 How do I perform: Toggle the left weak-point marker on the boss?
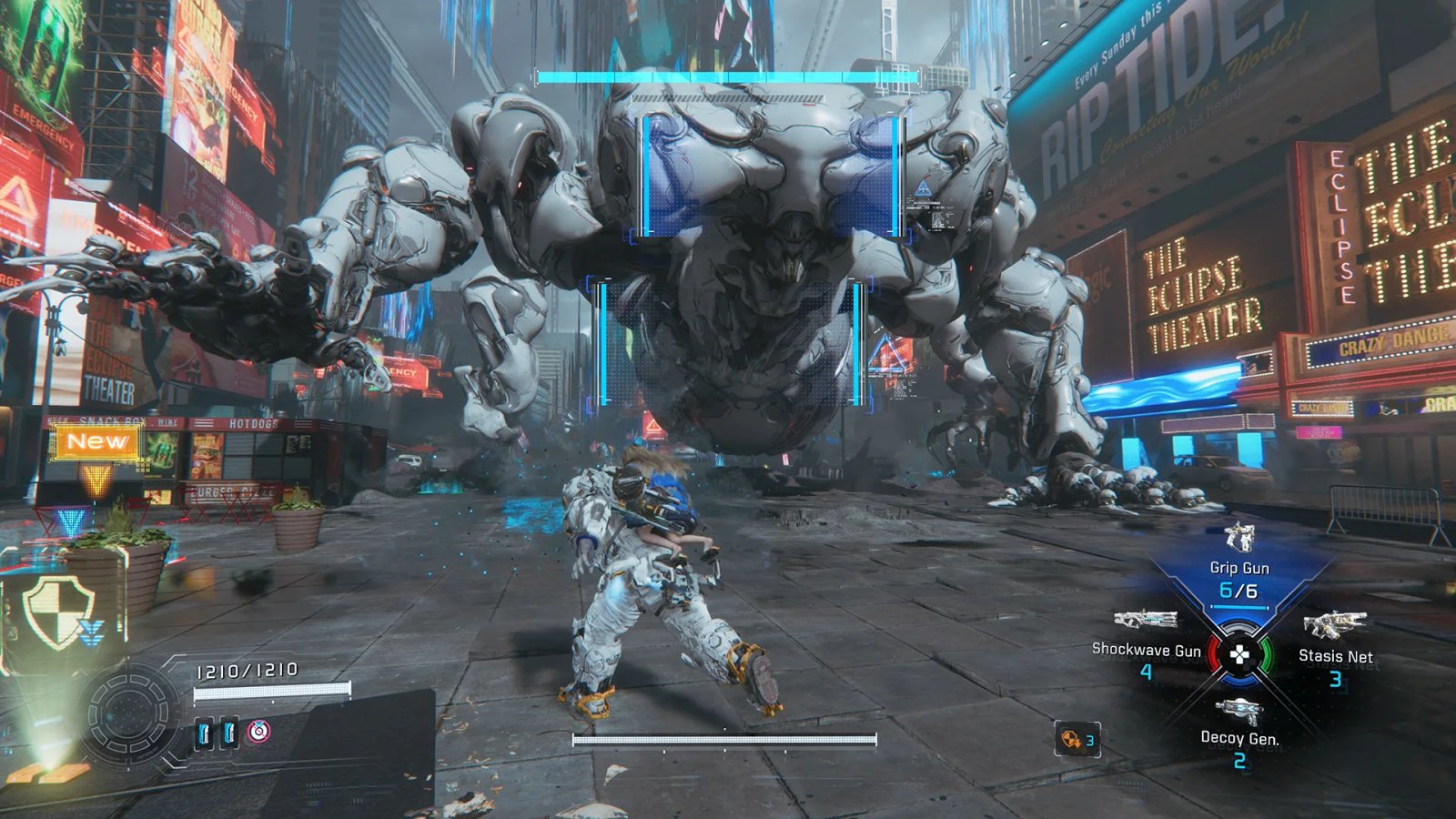pos(602,341)
